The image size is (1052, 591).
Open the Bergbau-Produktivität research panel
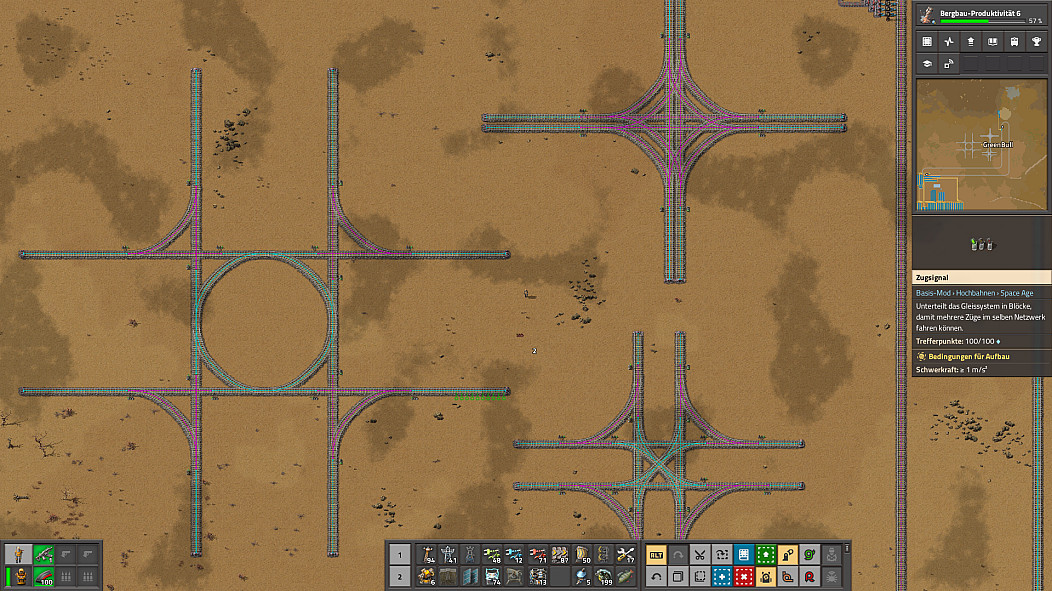pos(981,15)
